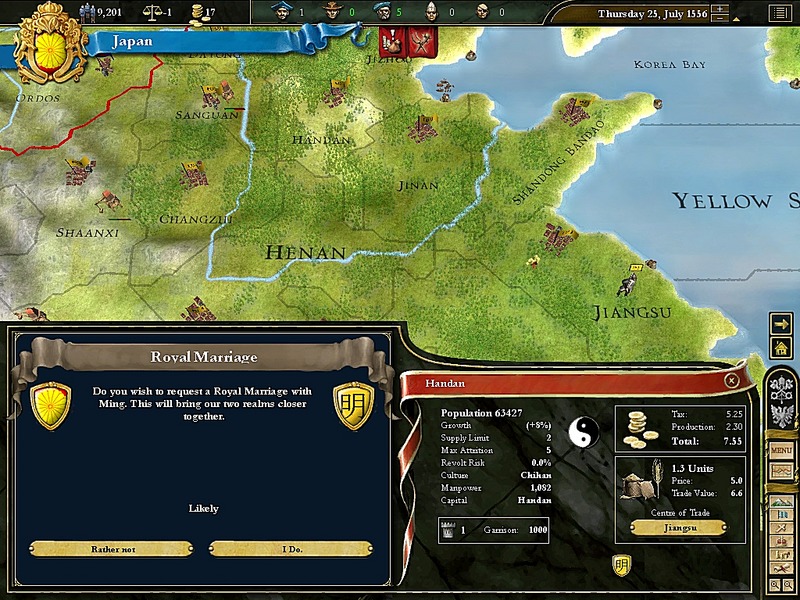800x600 pixels.
Task: Zoom the map with the left magnifier
Action: click(775, 584)
